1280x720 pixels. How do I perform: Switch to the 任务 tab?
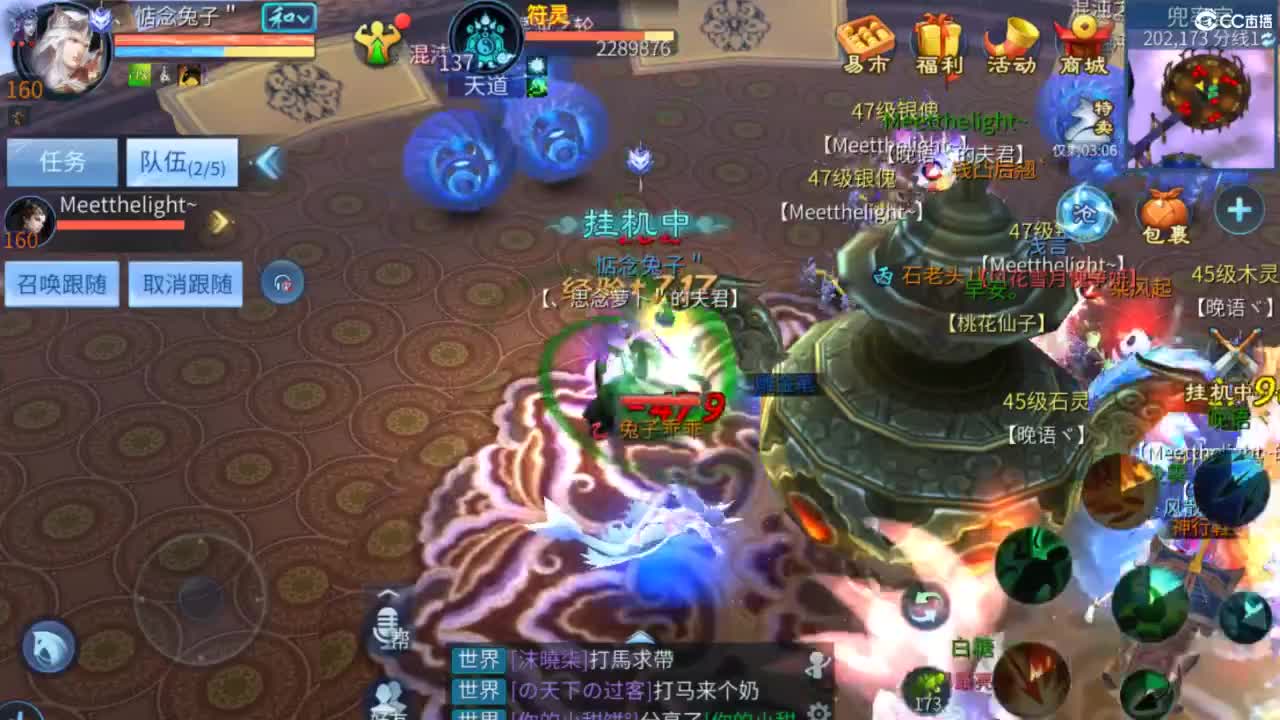(x=62, y=160)
